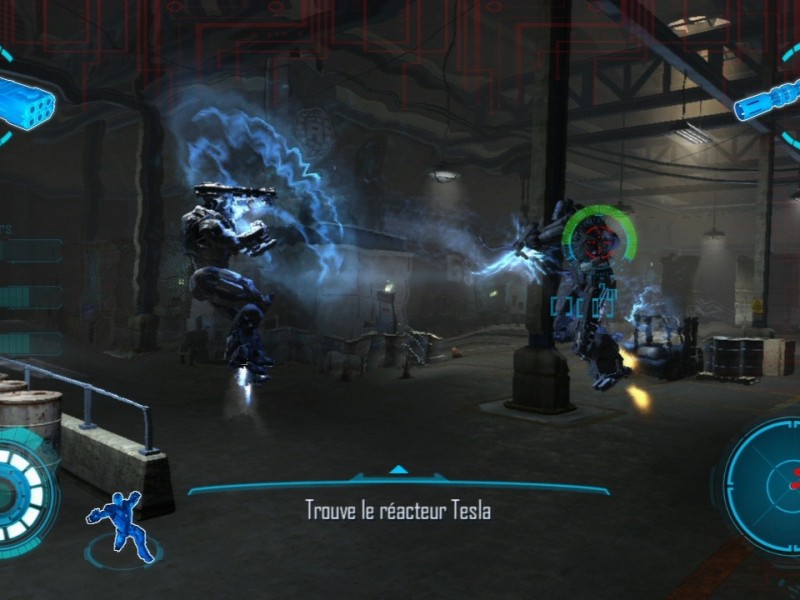This screenshot has height=600, width=800.
Task: Open the "Trouve le réacteur Tesla" objective tracker
Action: pyautogui.click(x=398, y=510)
